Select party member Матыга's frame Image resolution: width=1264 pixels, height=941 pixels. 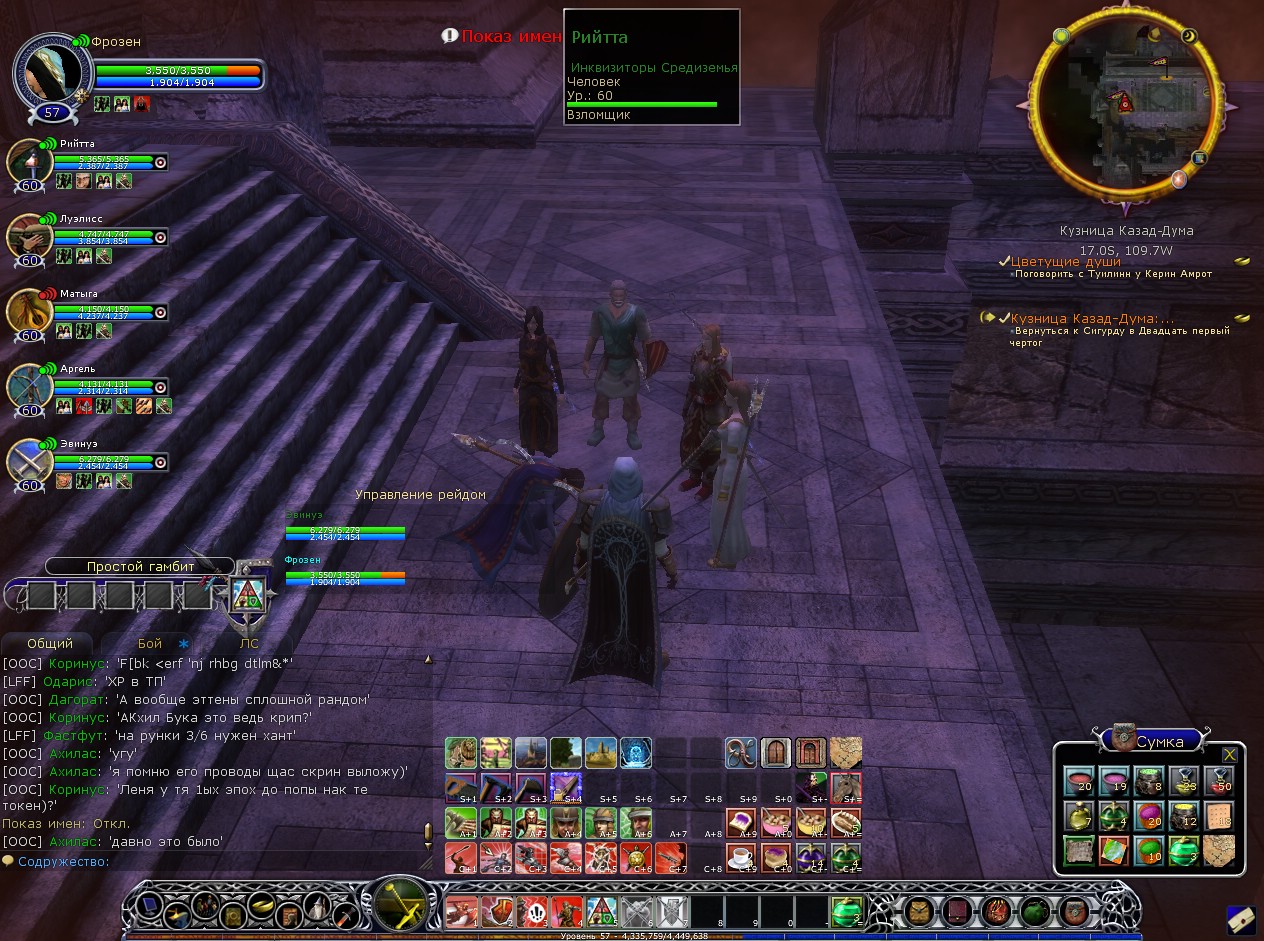click(29, 313)
